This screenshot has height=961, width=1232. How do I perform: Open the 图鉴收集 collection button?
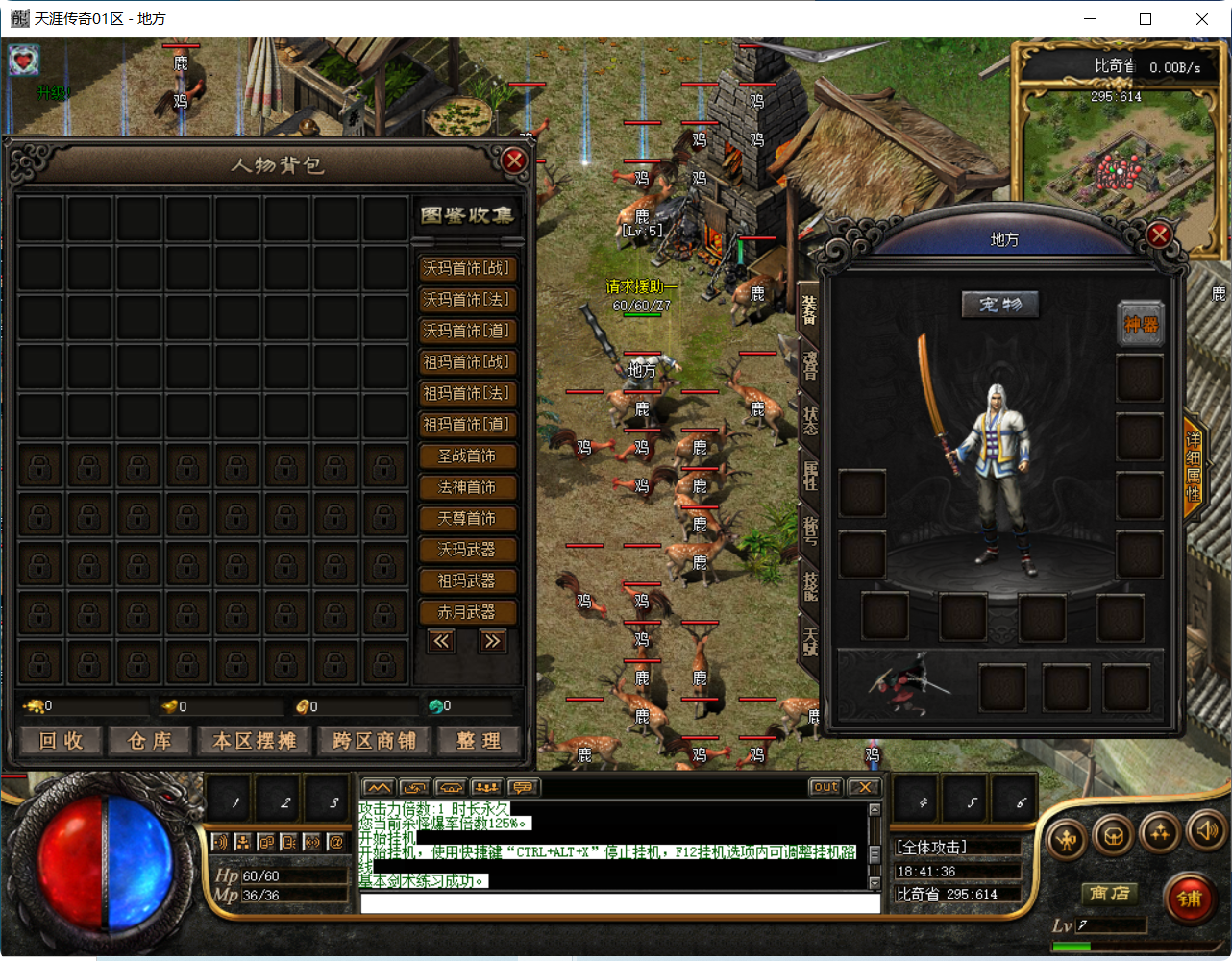[x=467, y=215]
